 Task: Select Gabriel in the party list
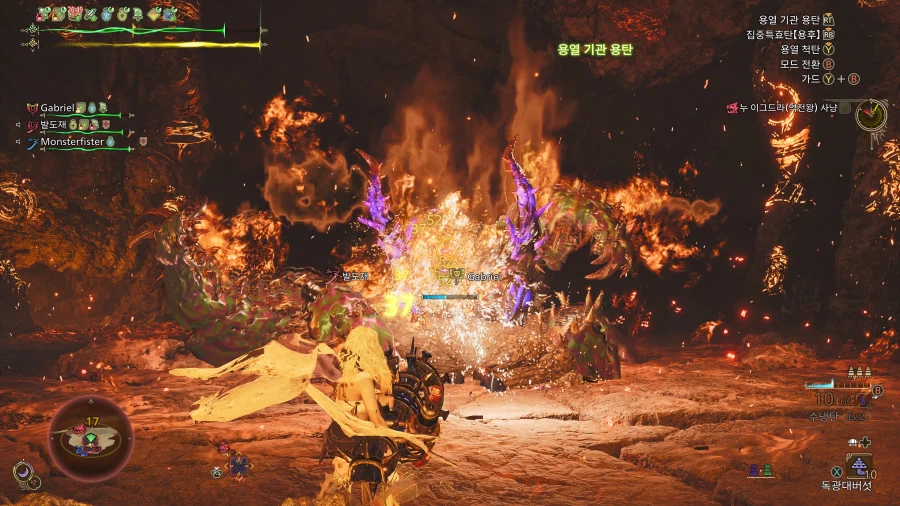[60, 108]
